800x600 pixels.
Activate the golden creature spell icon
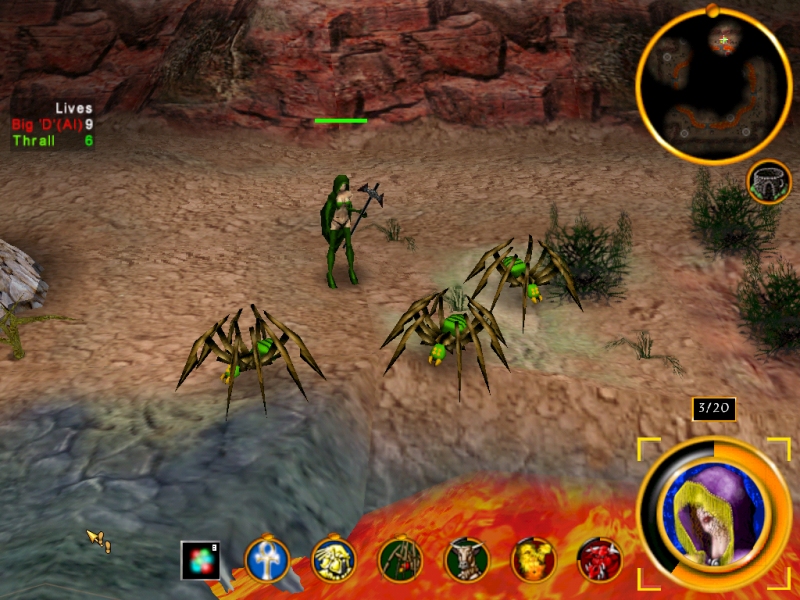[333, 560]
